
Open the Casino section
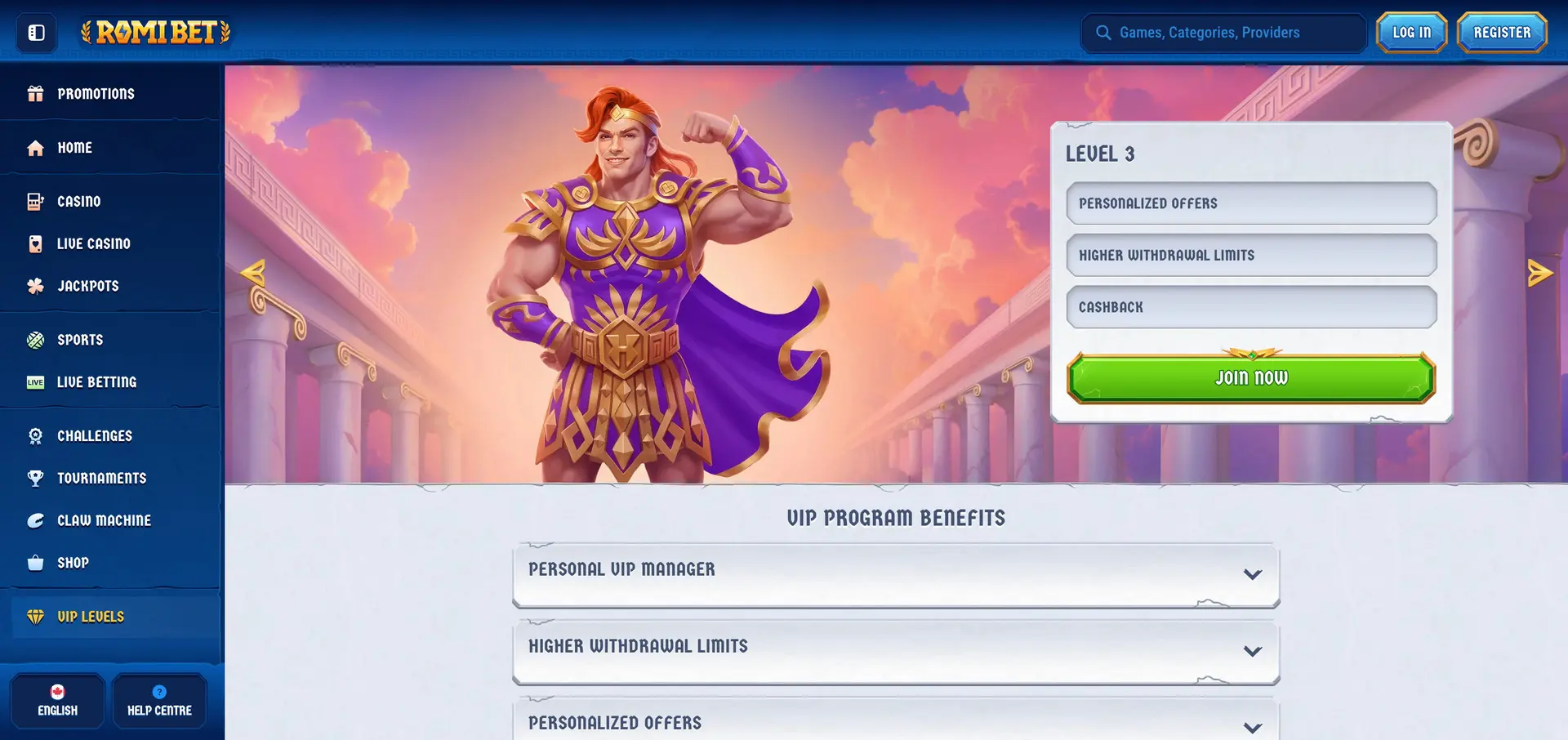(78, 202)
